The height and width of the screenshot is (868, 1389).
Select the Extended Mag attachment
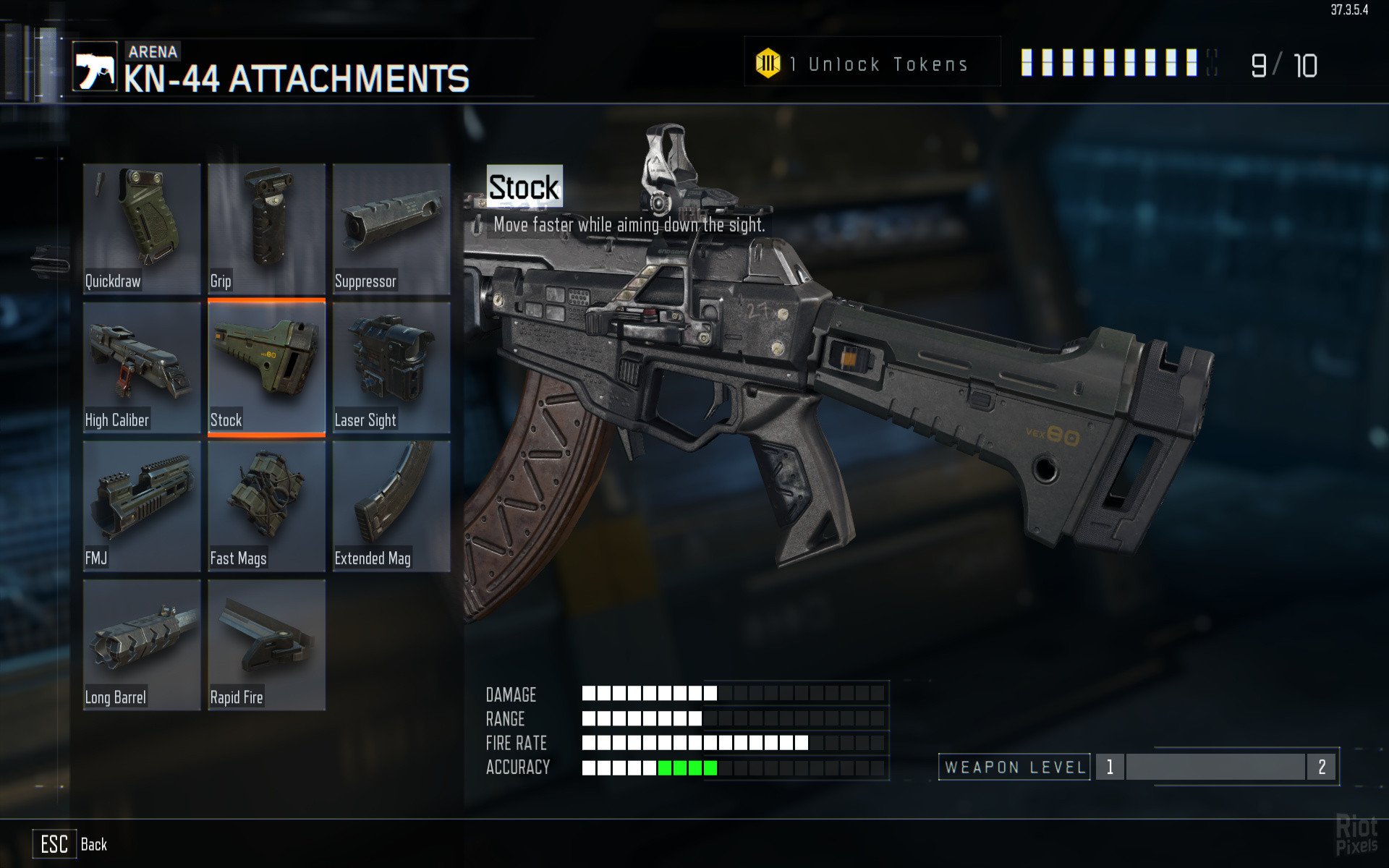[391, 506]
